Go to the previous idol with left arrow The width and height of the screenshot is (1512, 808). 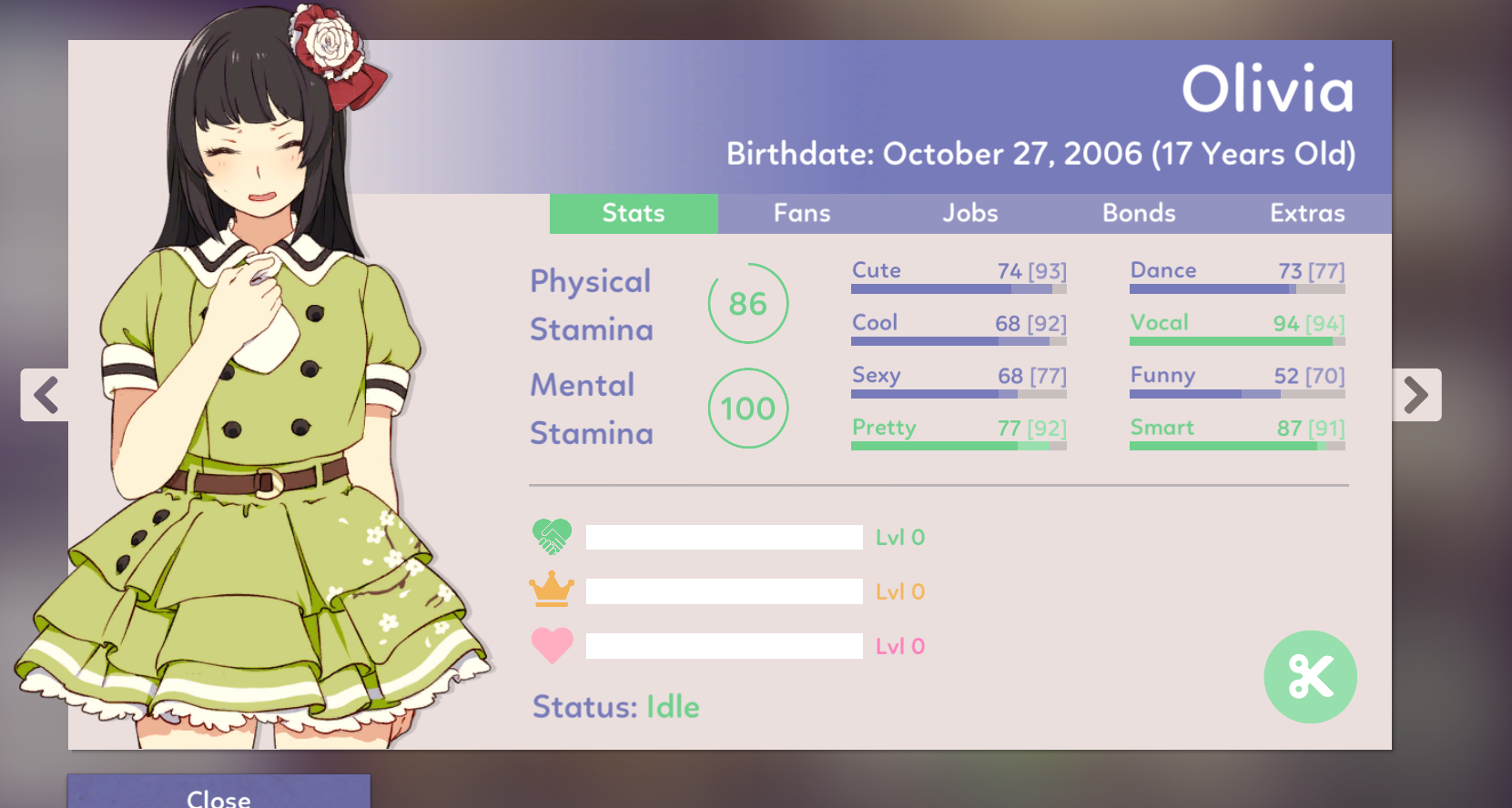coord(46,395)
